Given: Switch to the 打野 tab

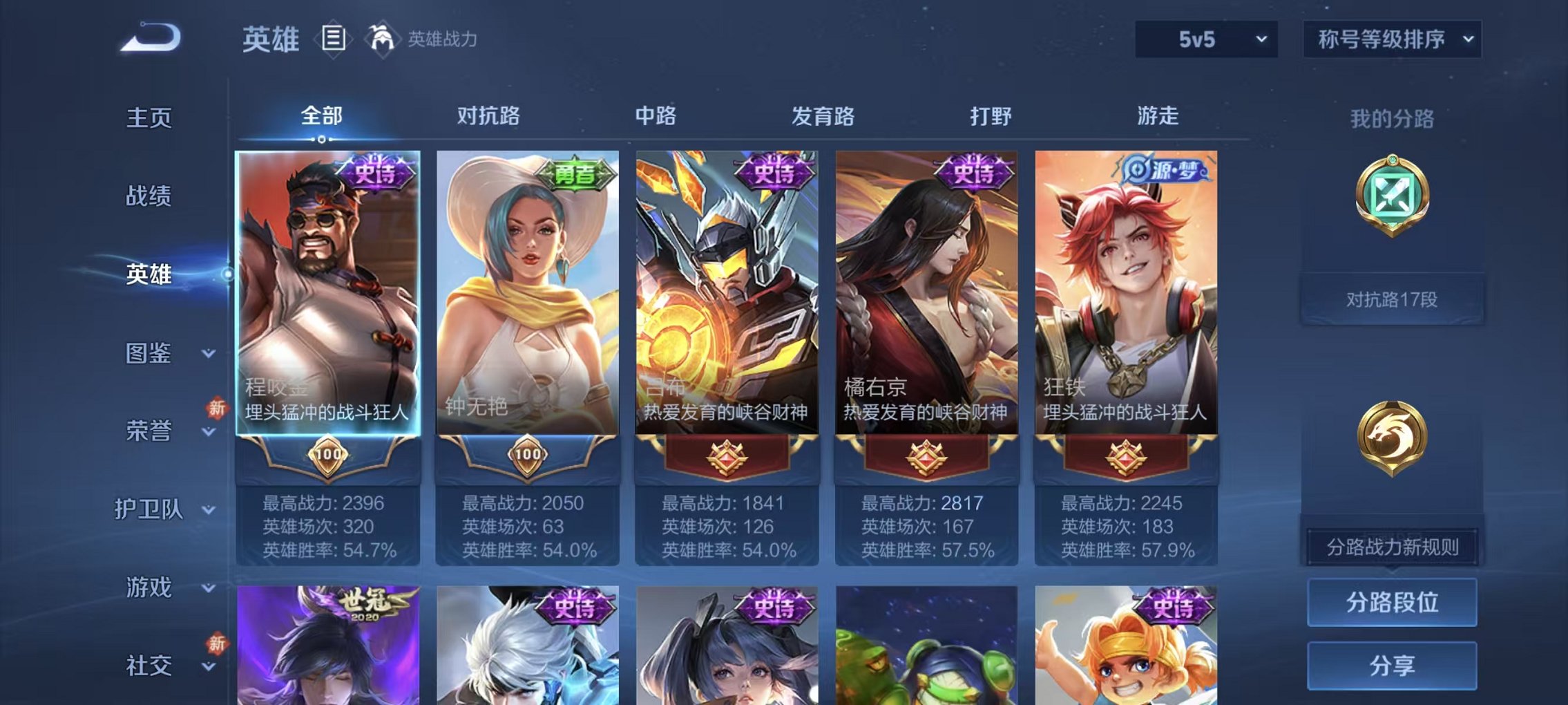Looking at the screenshot, I should (991, 117).
